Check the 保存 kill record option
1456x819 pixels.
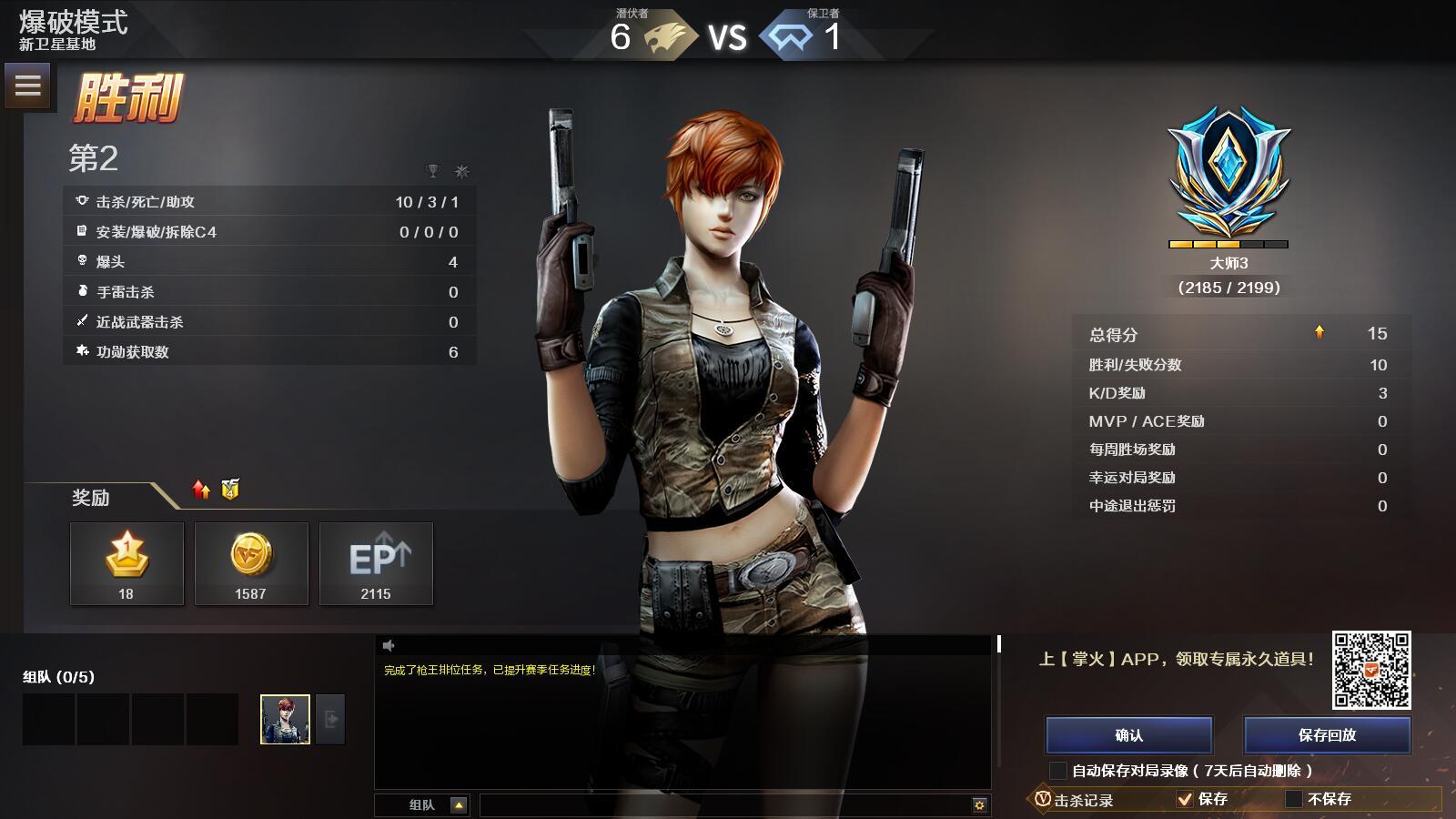point(1185,799)
